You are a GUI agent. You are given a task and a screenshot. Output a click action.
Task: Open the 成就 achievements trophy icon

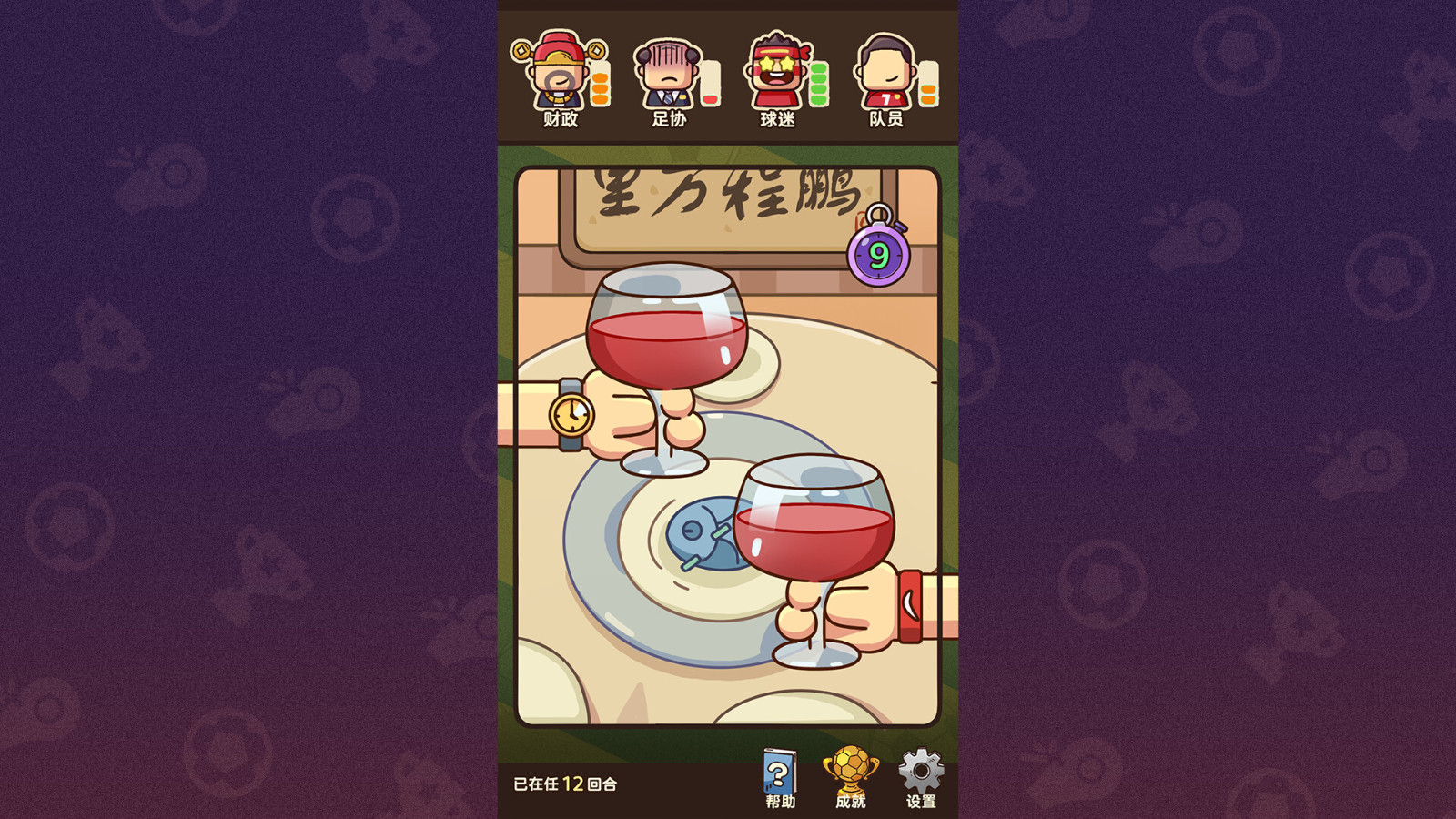(x=848, y=773)
